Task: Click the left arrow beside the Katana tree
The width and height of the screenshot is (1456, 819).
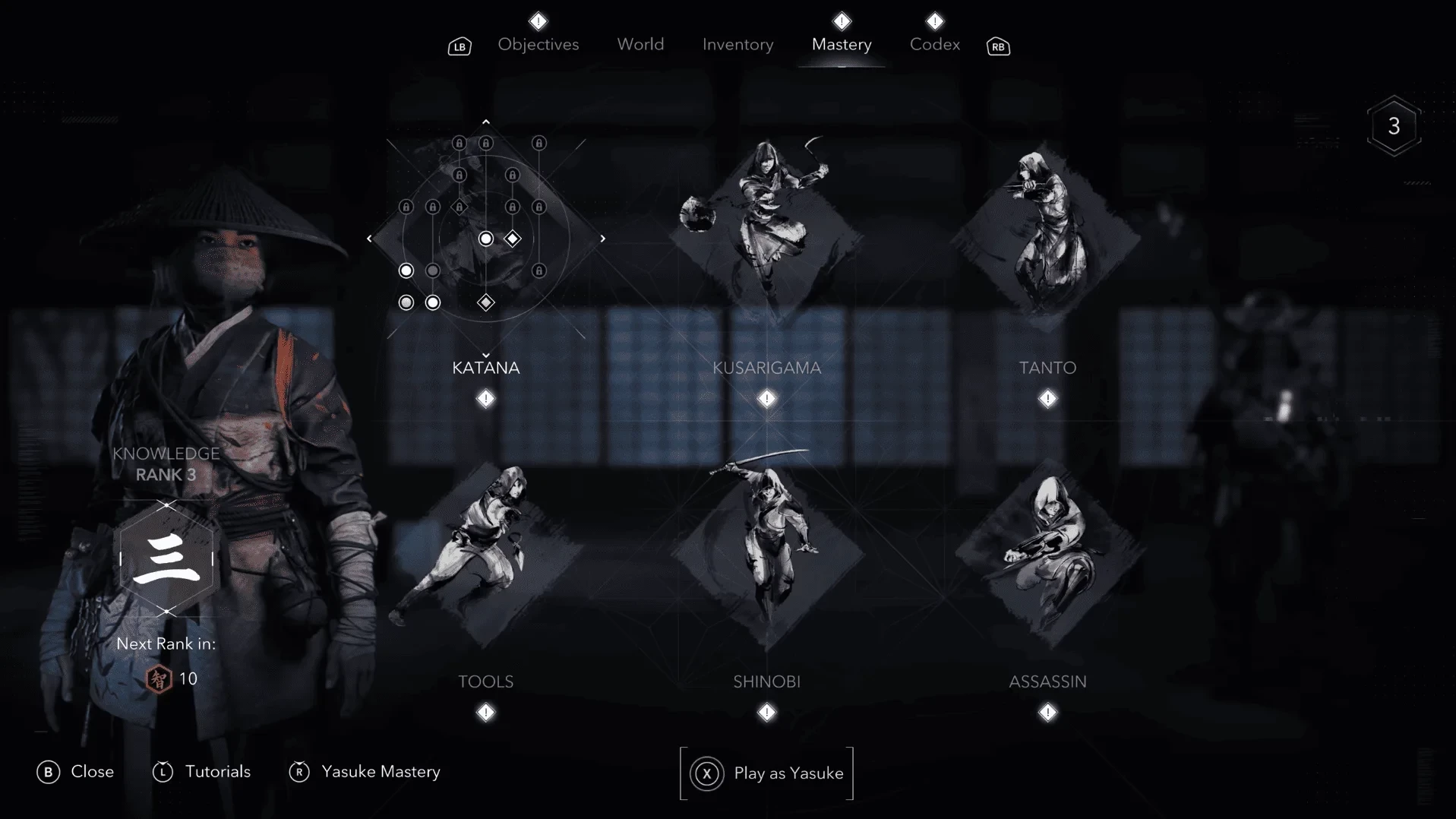Action: pos(369,239)
